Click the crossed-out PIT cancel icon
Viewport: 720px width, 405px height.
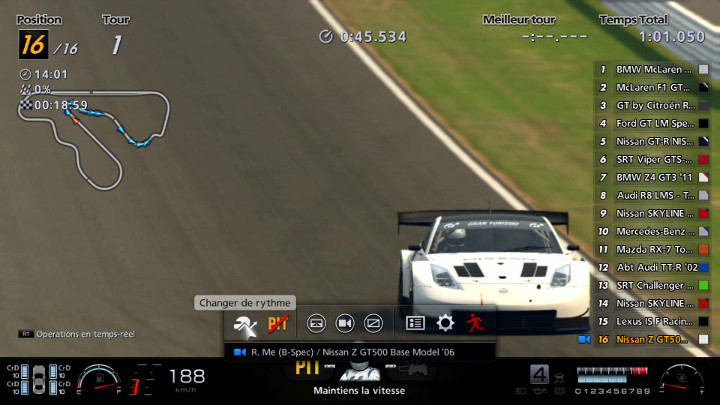coord(278,323)
